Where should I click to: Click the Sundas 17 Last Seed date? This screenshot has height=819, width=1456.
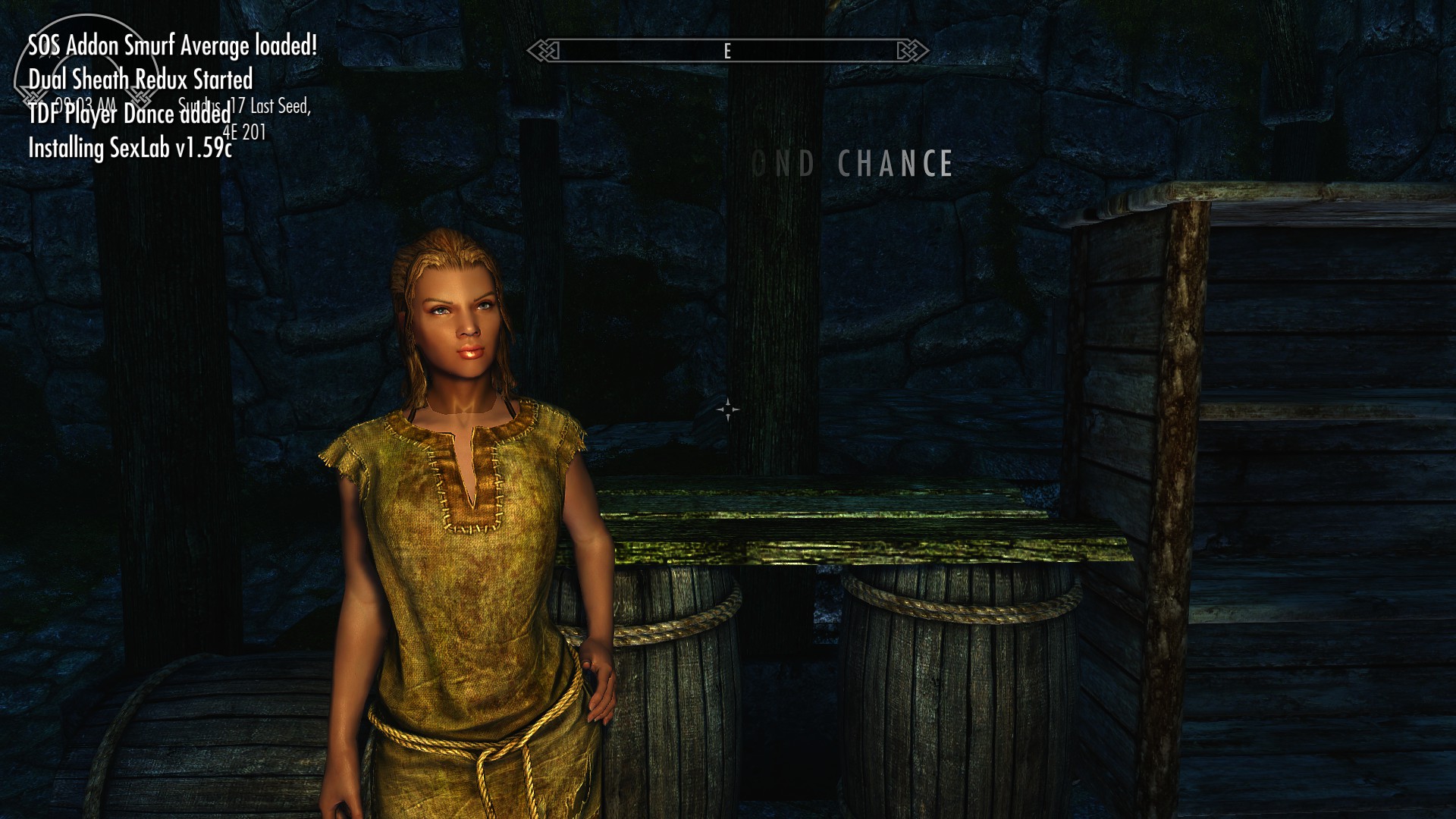pos(244,108)
